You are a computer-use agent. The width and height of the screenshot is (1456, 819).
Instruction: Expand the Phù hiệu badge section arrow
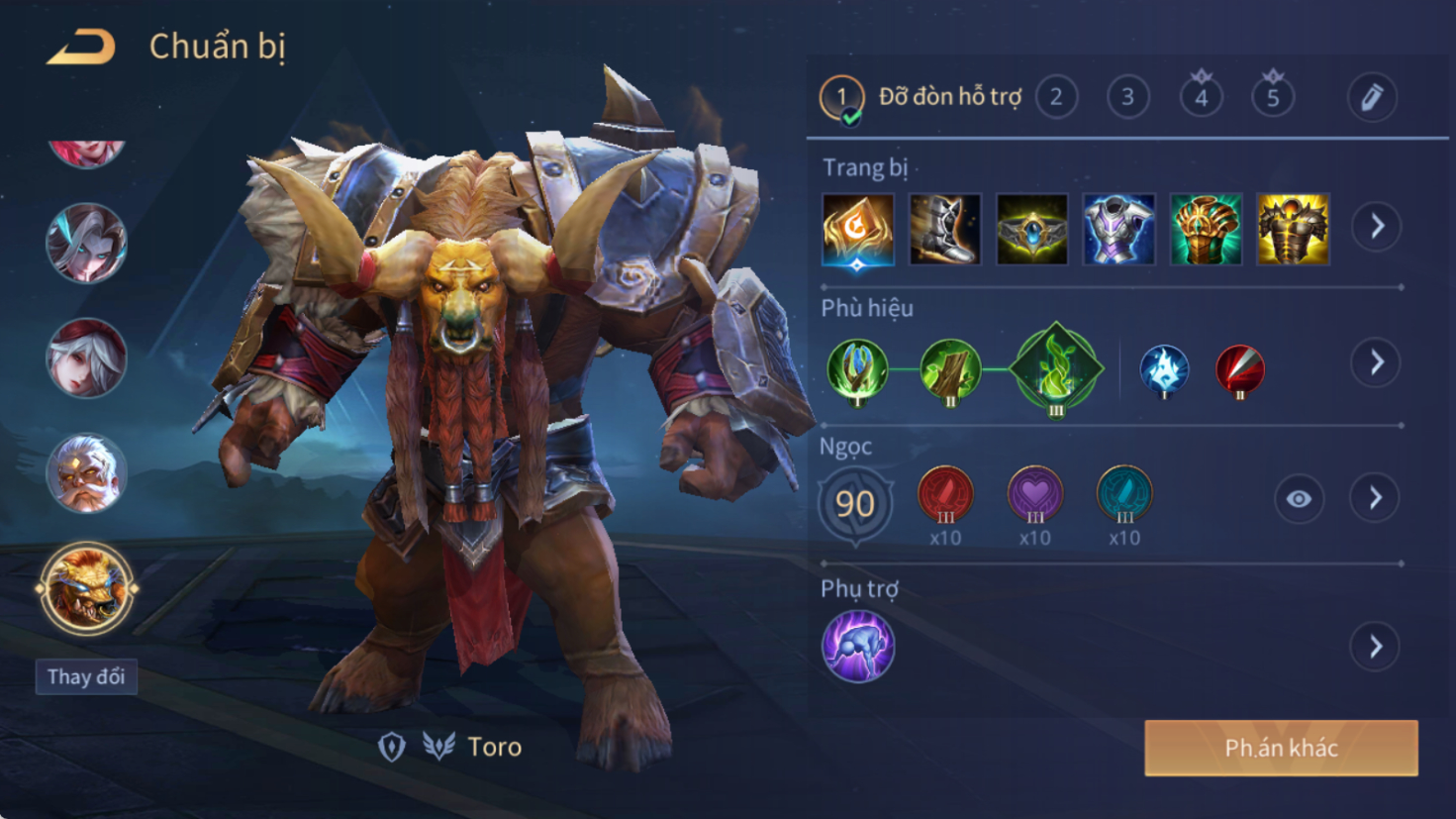[1377, 362]
